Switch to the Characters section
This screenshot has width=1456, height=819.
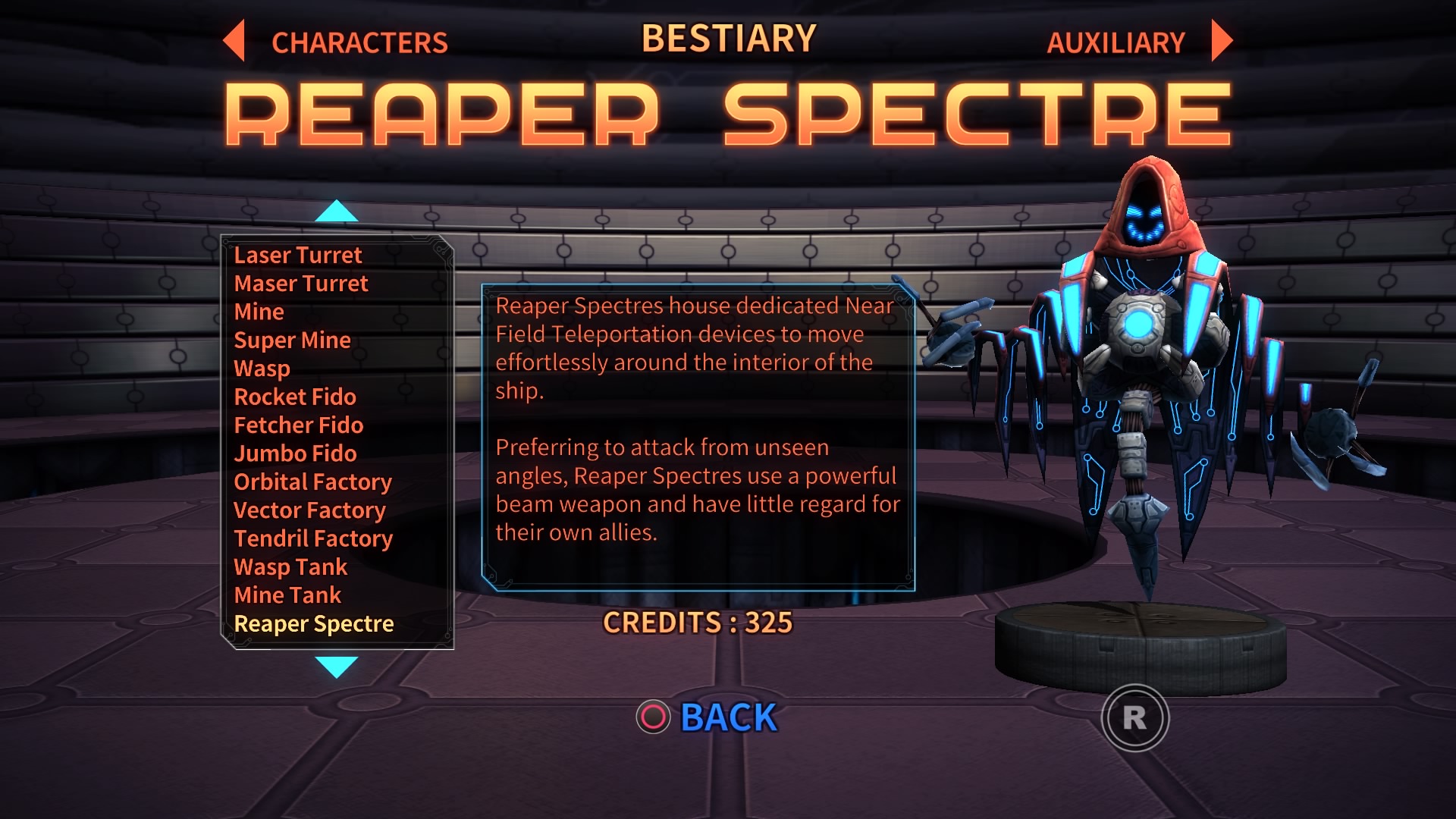[360, 42]
